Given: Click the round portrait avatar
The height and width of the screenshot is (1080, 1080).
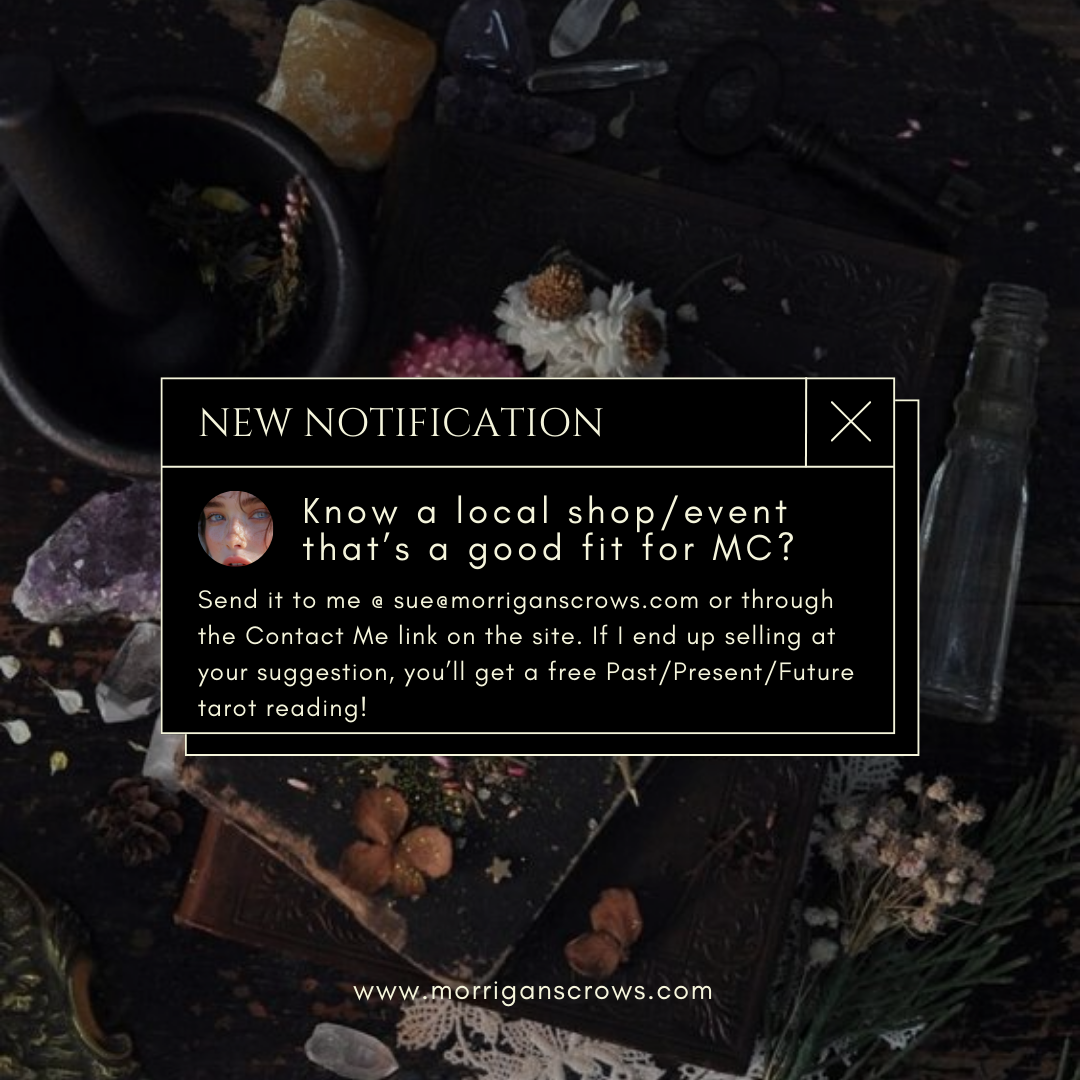Looking at the screenshot, I should (236, 528).
